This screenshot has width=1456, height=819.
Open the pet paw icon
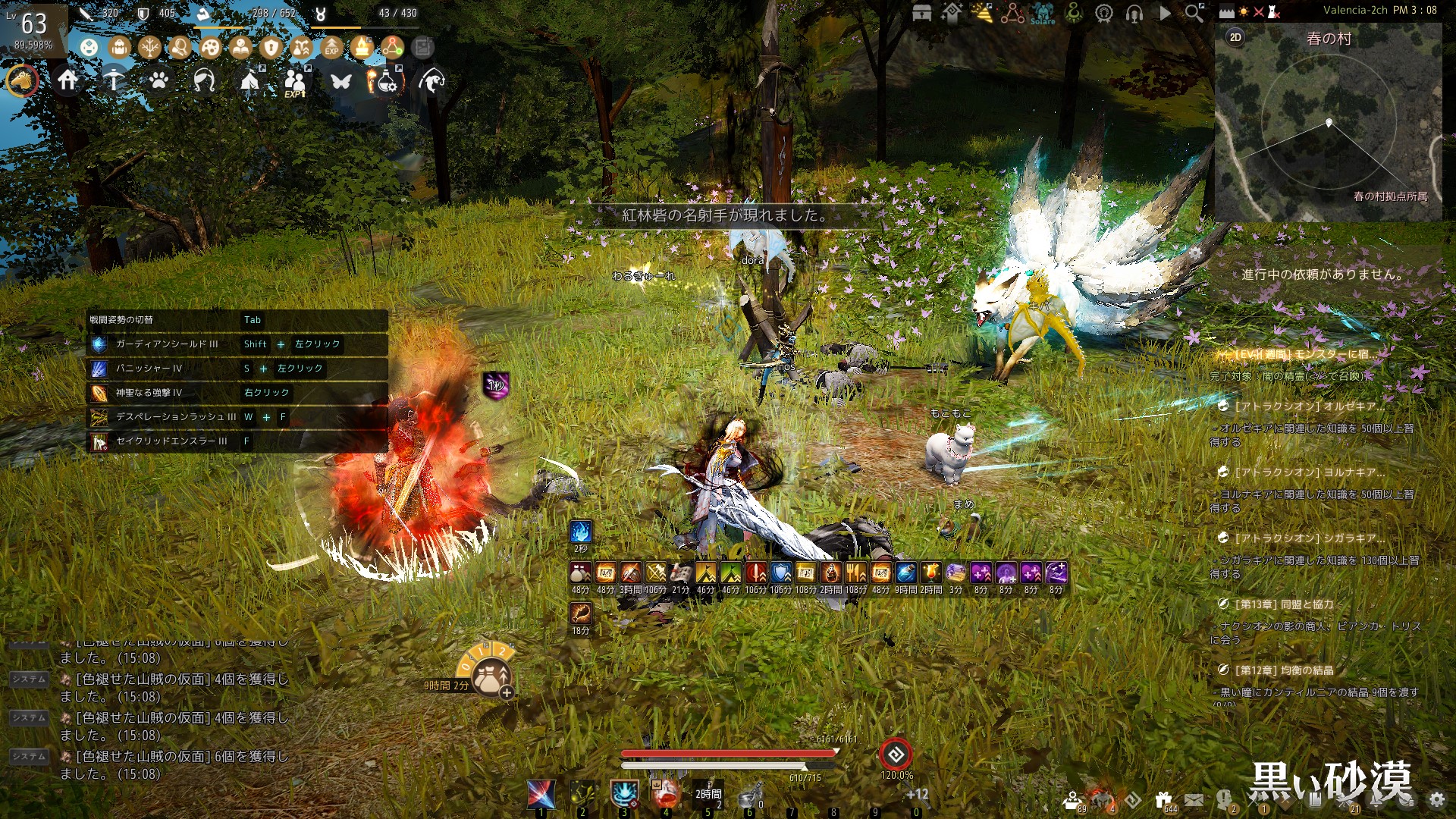158,80
